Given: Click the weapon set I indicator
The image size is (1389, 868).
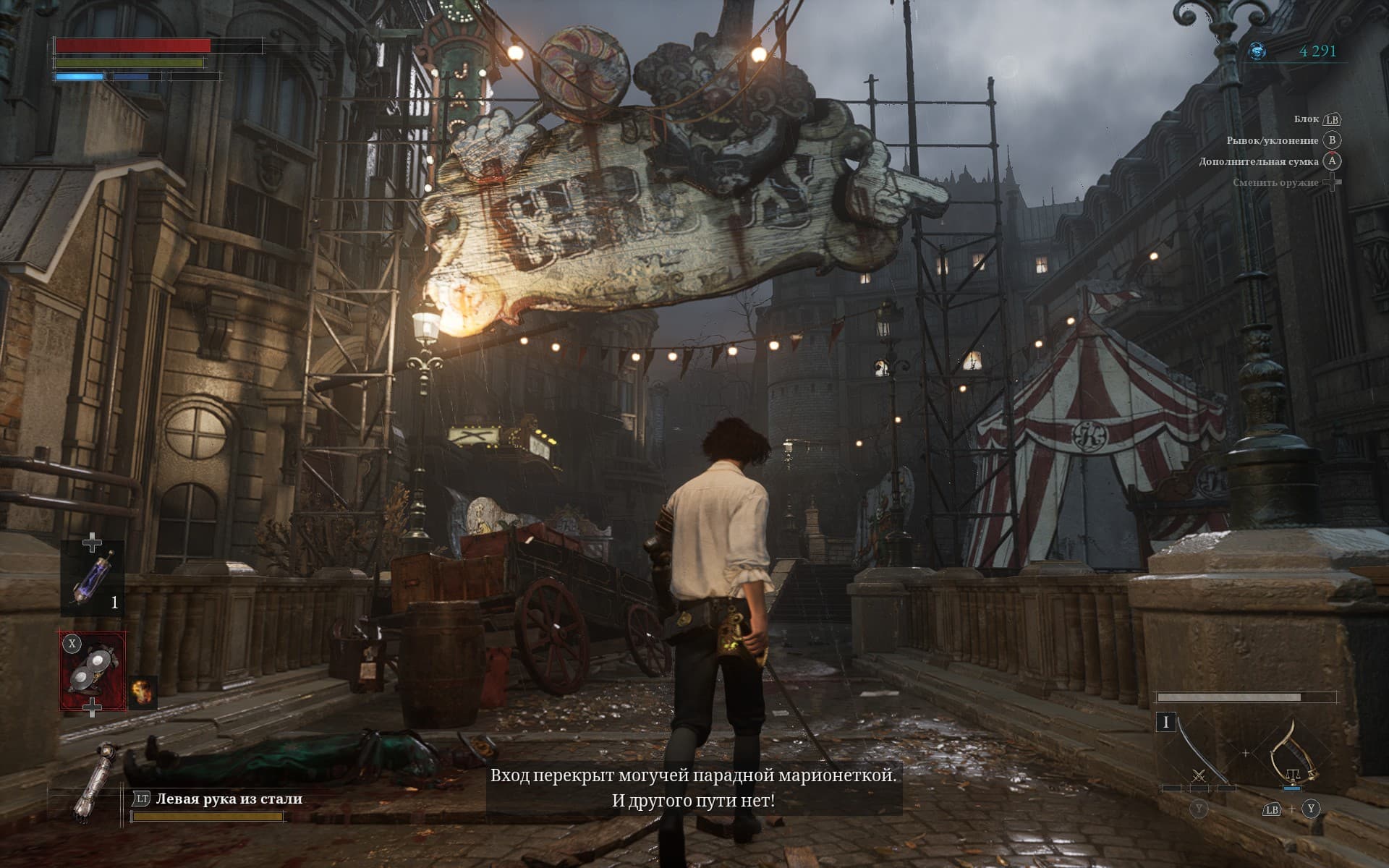Looking at the screenshot, I should coord(1165,723).
